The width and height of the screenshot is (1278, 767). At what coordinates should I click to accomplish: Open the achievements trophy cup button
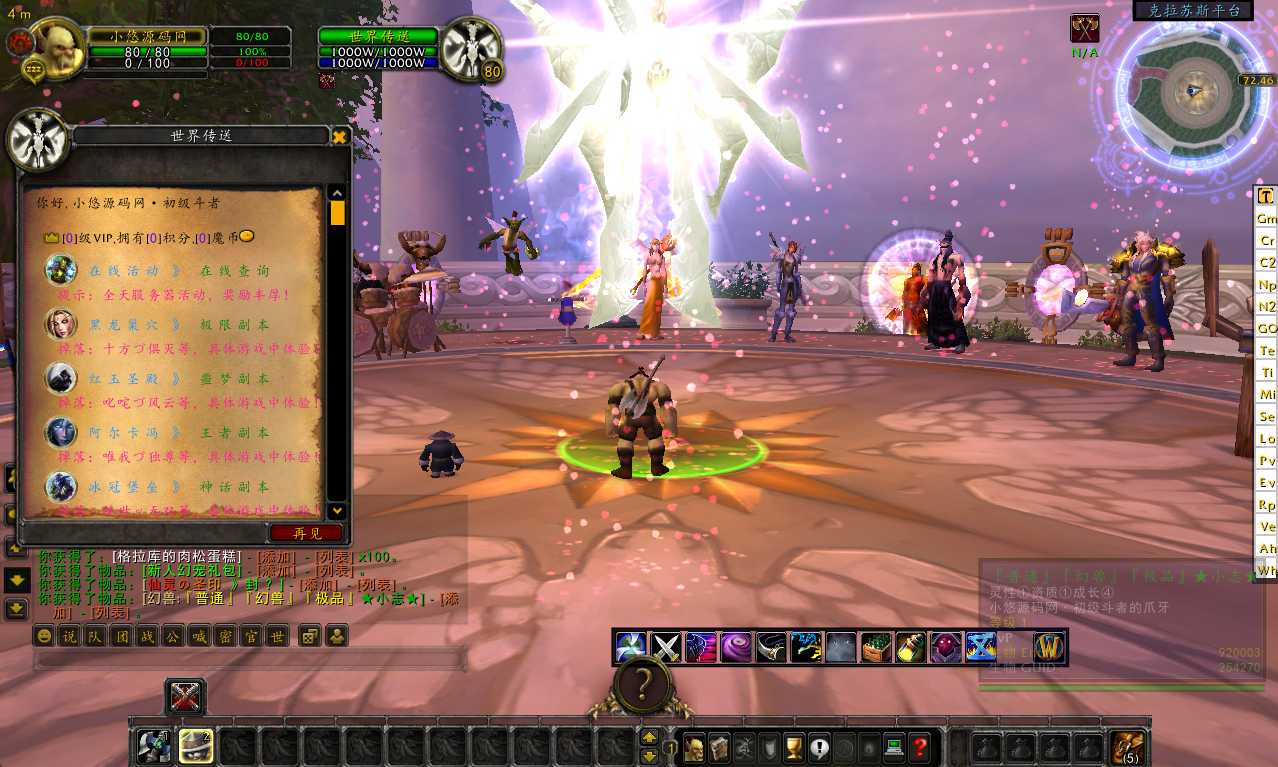(795, 747)
